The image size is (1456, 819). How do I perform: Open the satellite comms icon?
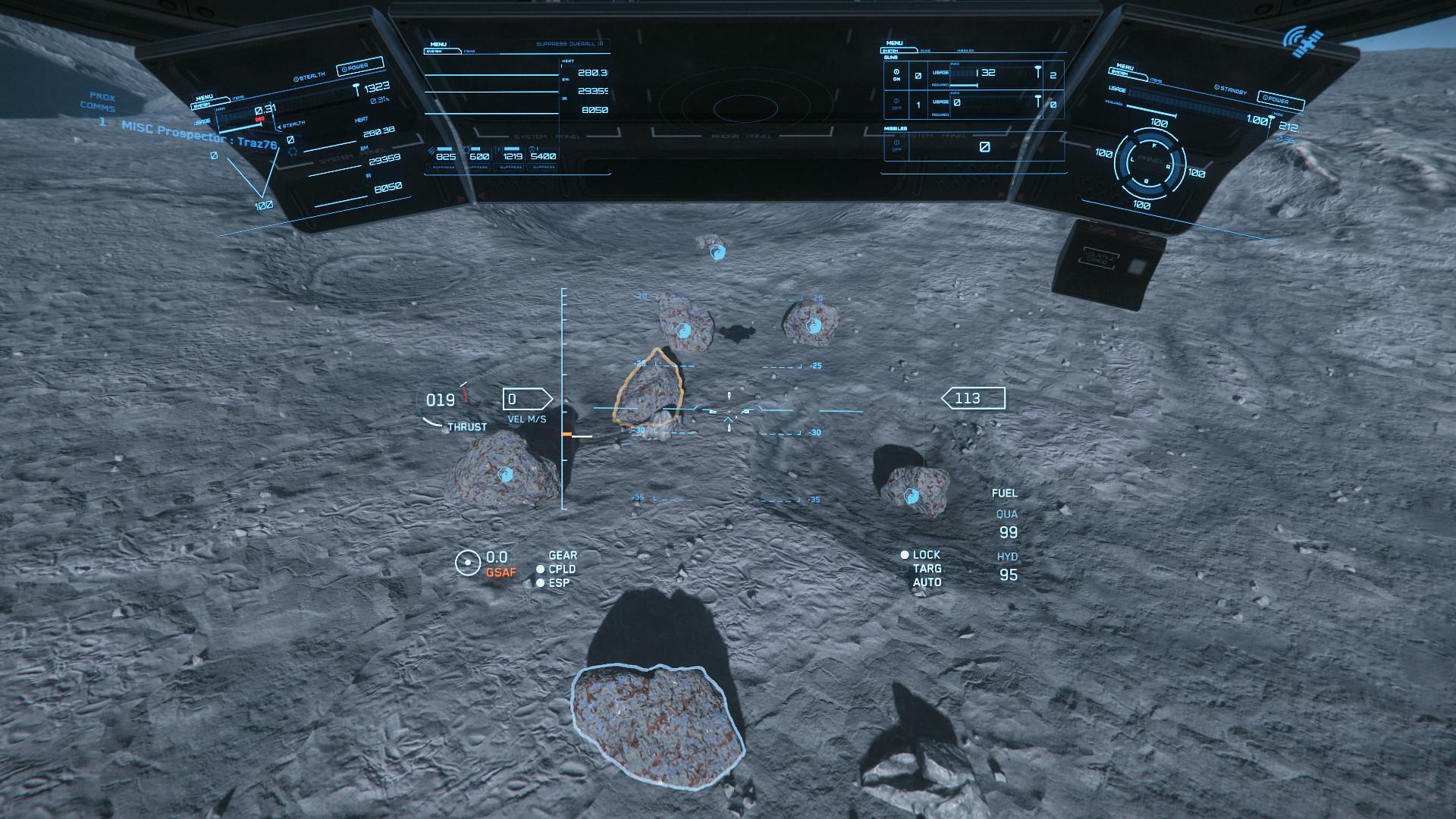pyautogui.click(x=1304, y=42)
